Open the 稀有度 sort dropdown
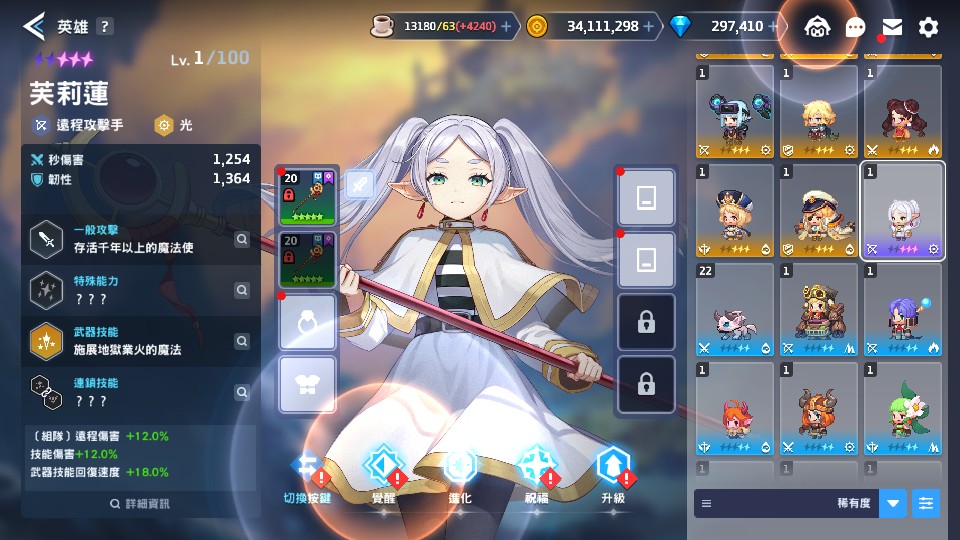 pos(893,503)
